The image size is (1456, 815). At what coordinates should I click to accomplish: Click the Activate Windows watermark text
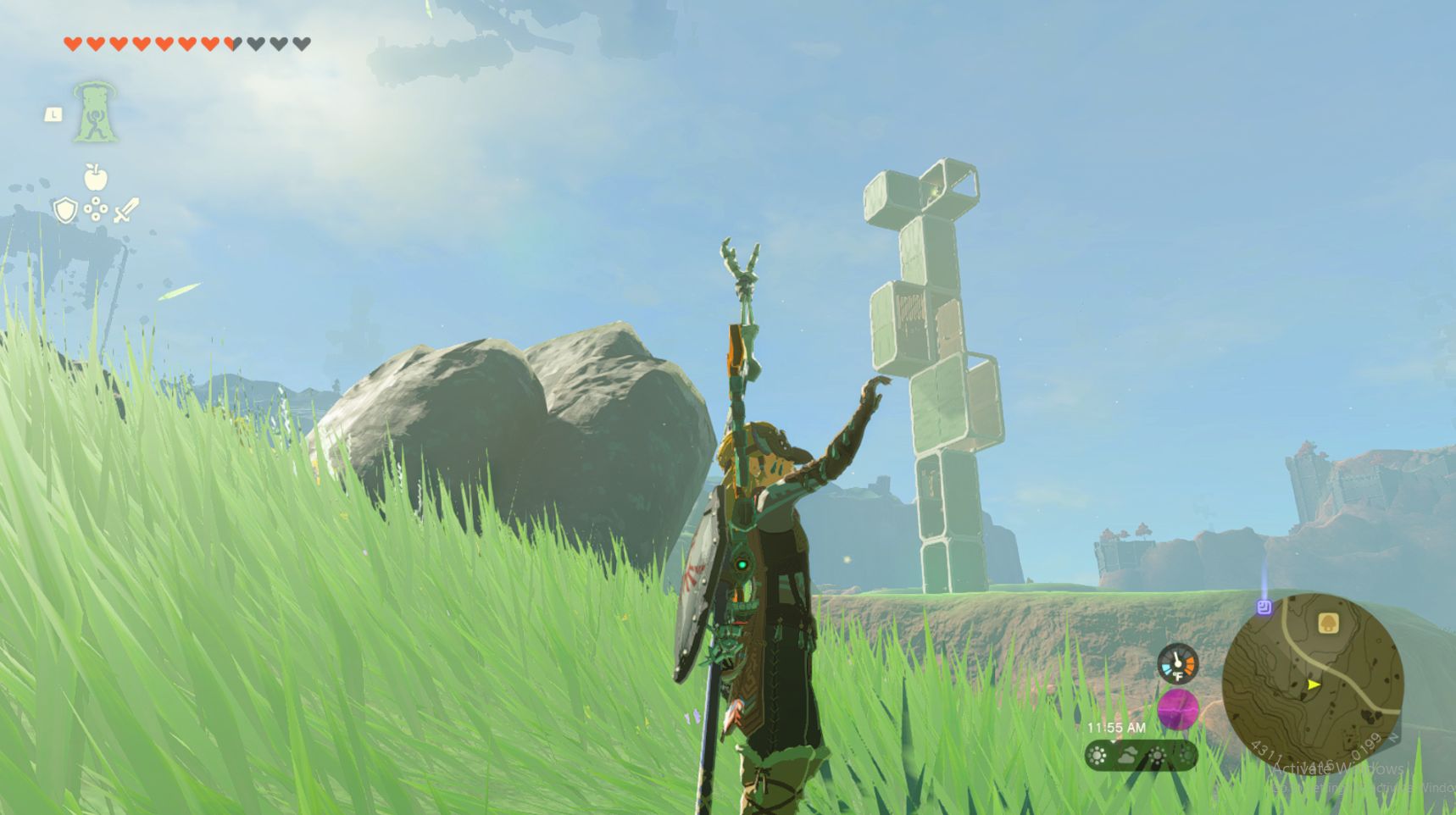(x=1336, y=768)
